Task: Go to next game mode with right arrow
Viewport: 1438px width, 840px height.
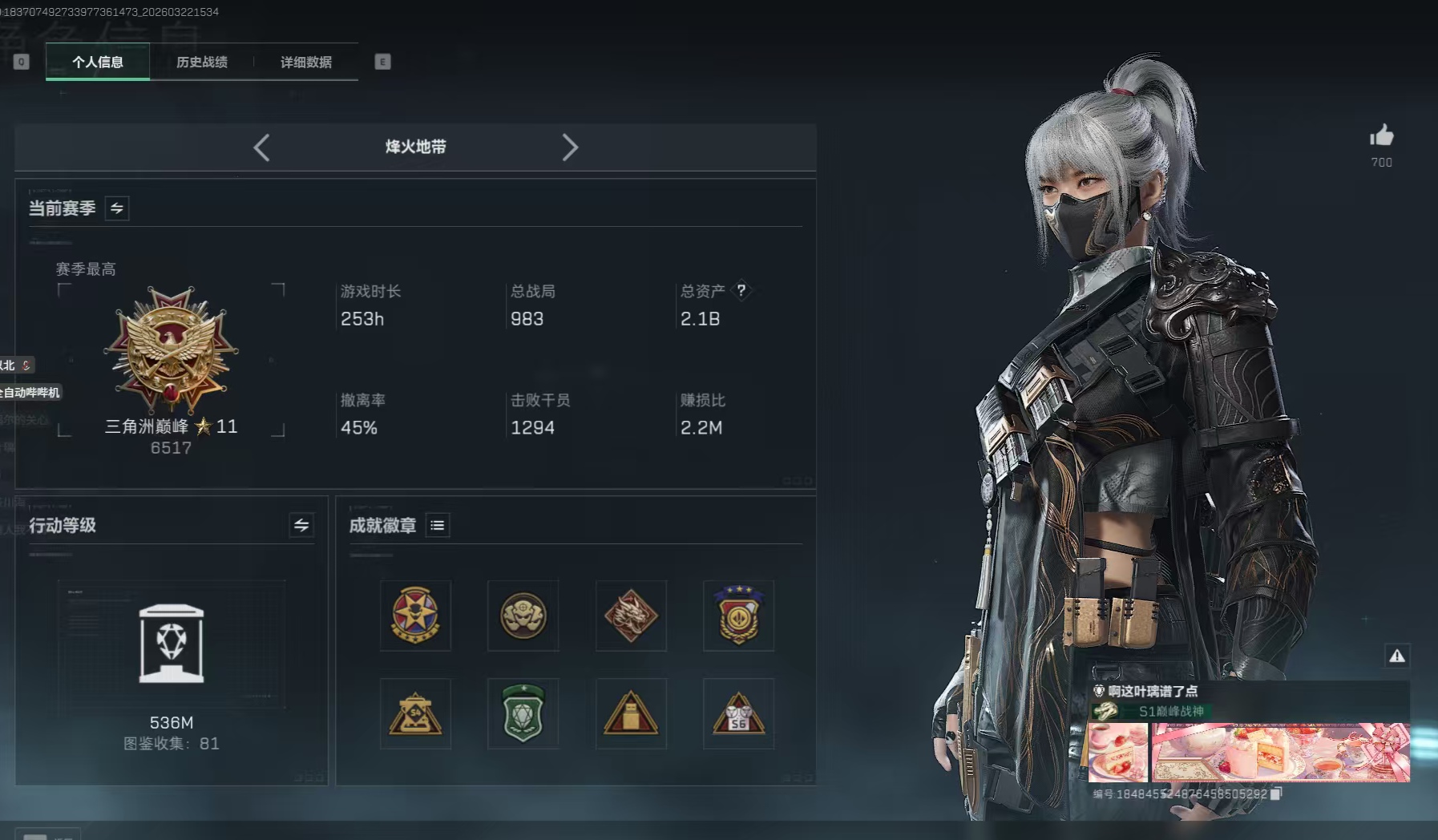Action: coord(570,147)
